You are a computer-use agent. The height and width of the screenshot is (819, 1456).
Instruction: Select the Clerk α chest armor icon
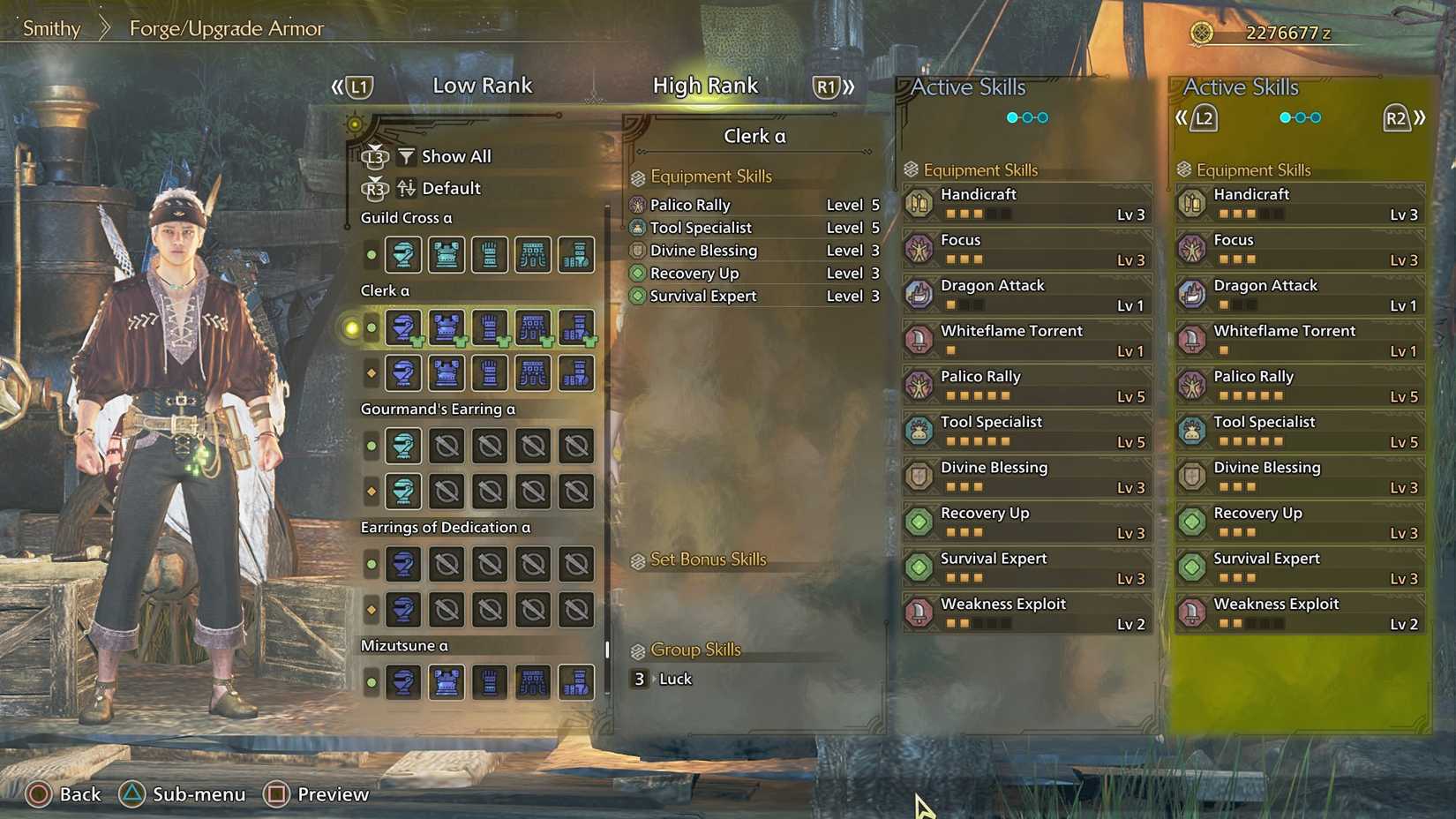pos(447,327)
